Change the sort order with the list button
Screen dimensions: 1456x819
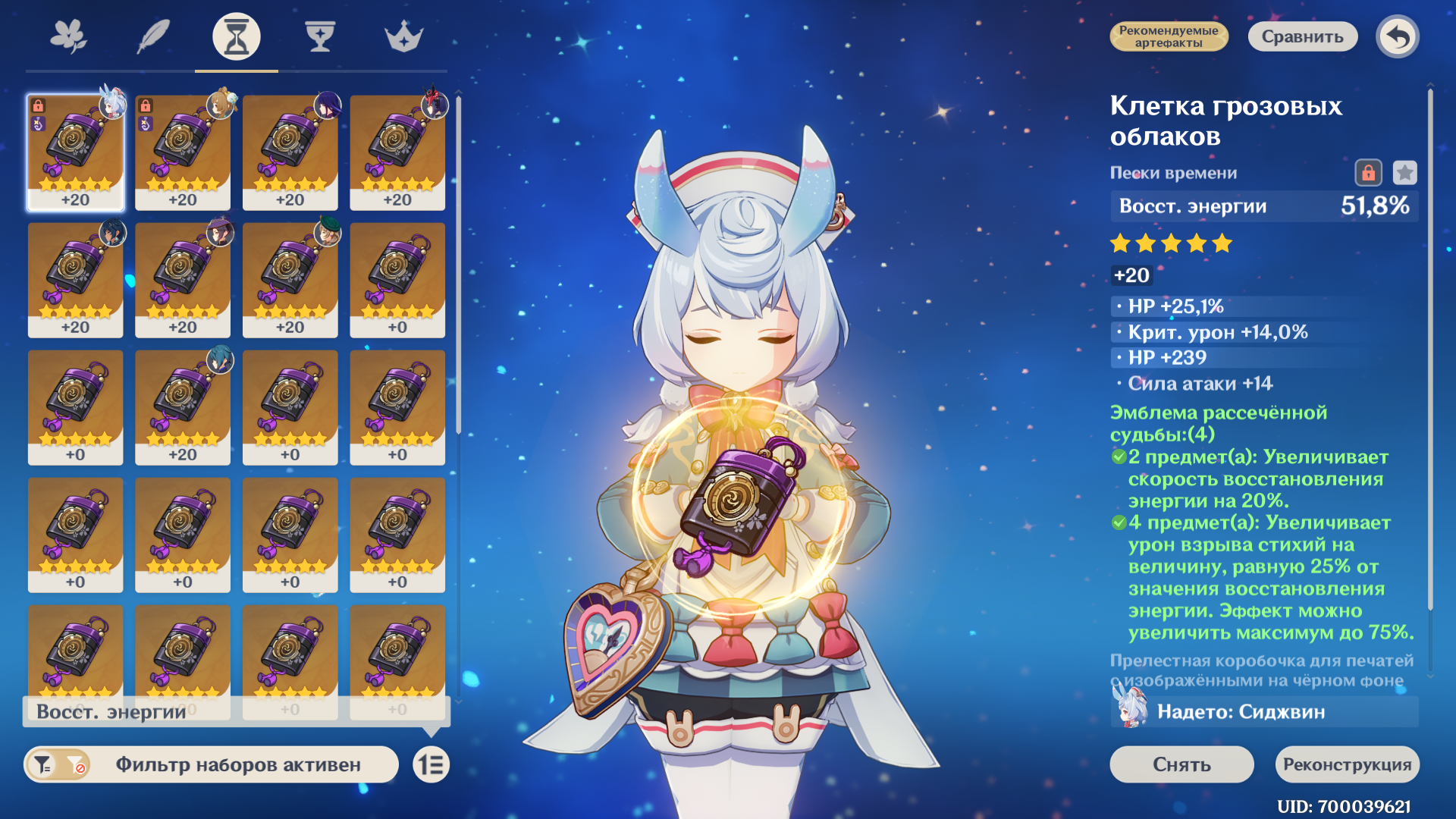431,764
